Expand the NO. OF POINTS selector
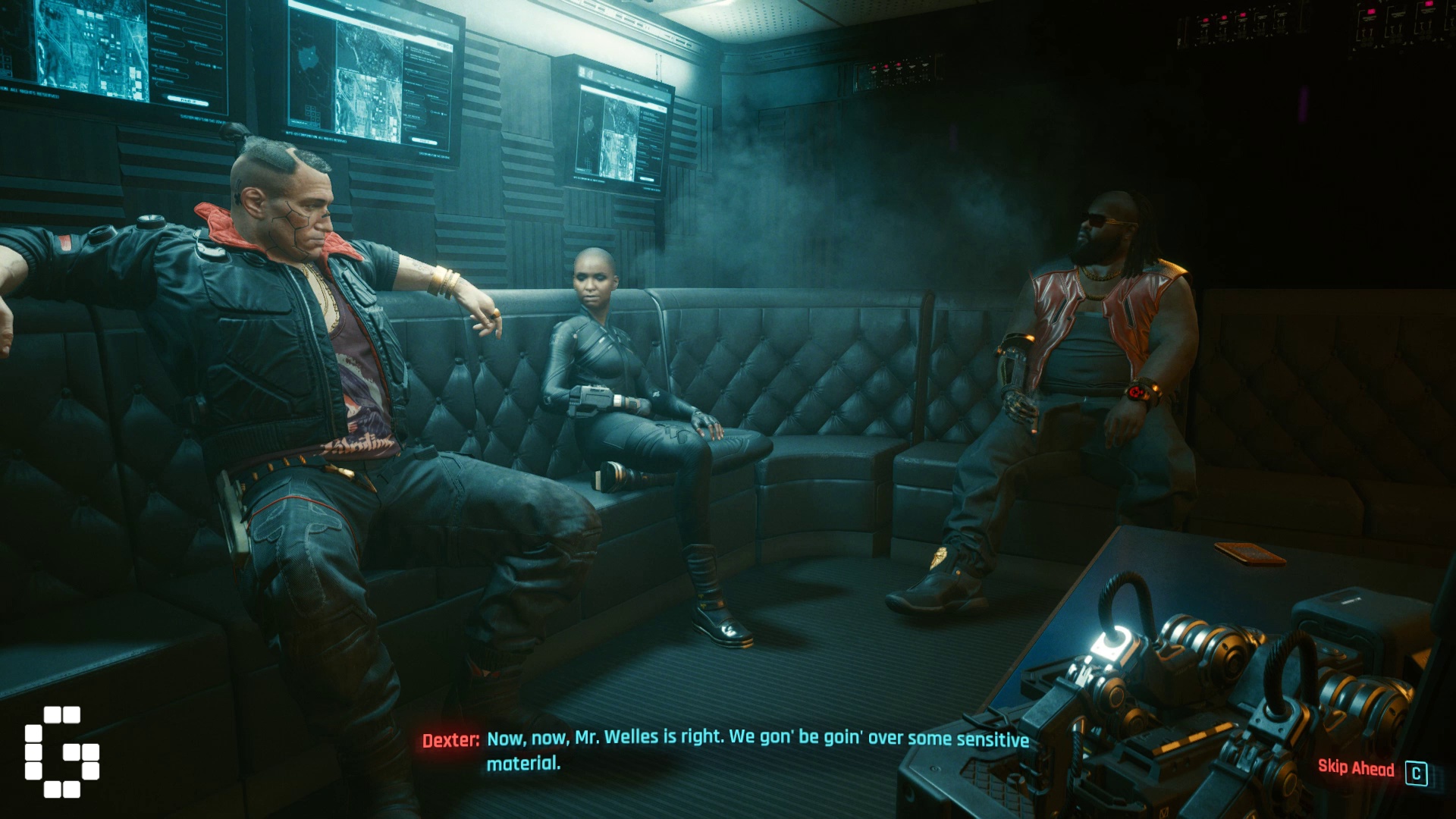 (x=172, y=72)
